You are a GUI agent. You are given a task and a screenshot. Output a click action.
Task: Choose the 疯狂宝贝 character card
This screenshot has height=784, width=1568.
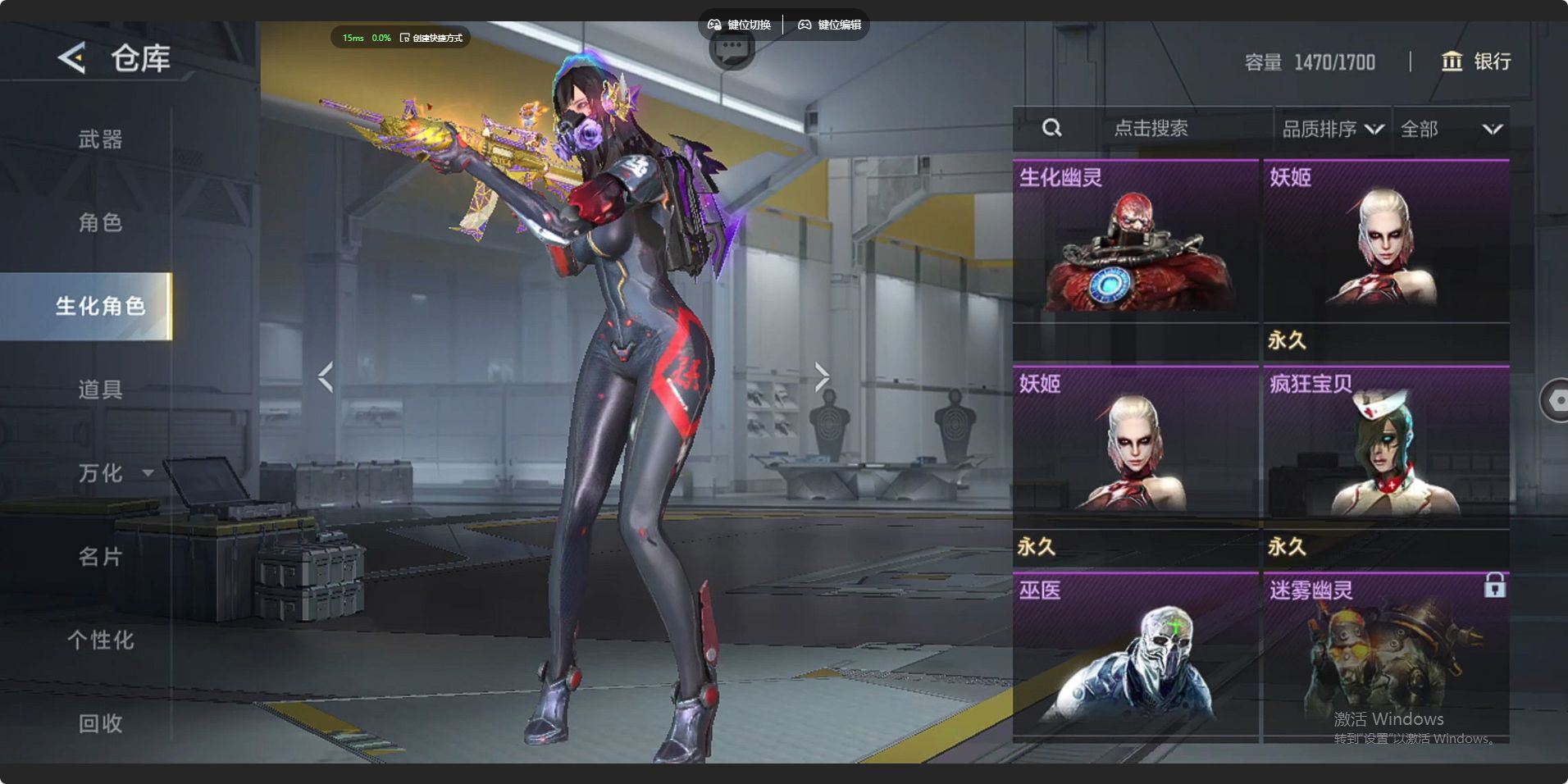1386,447
